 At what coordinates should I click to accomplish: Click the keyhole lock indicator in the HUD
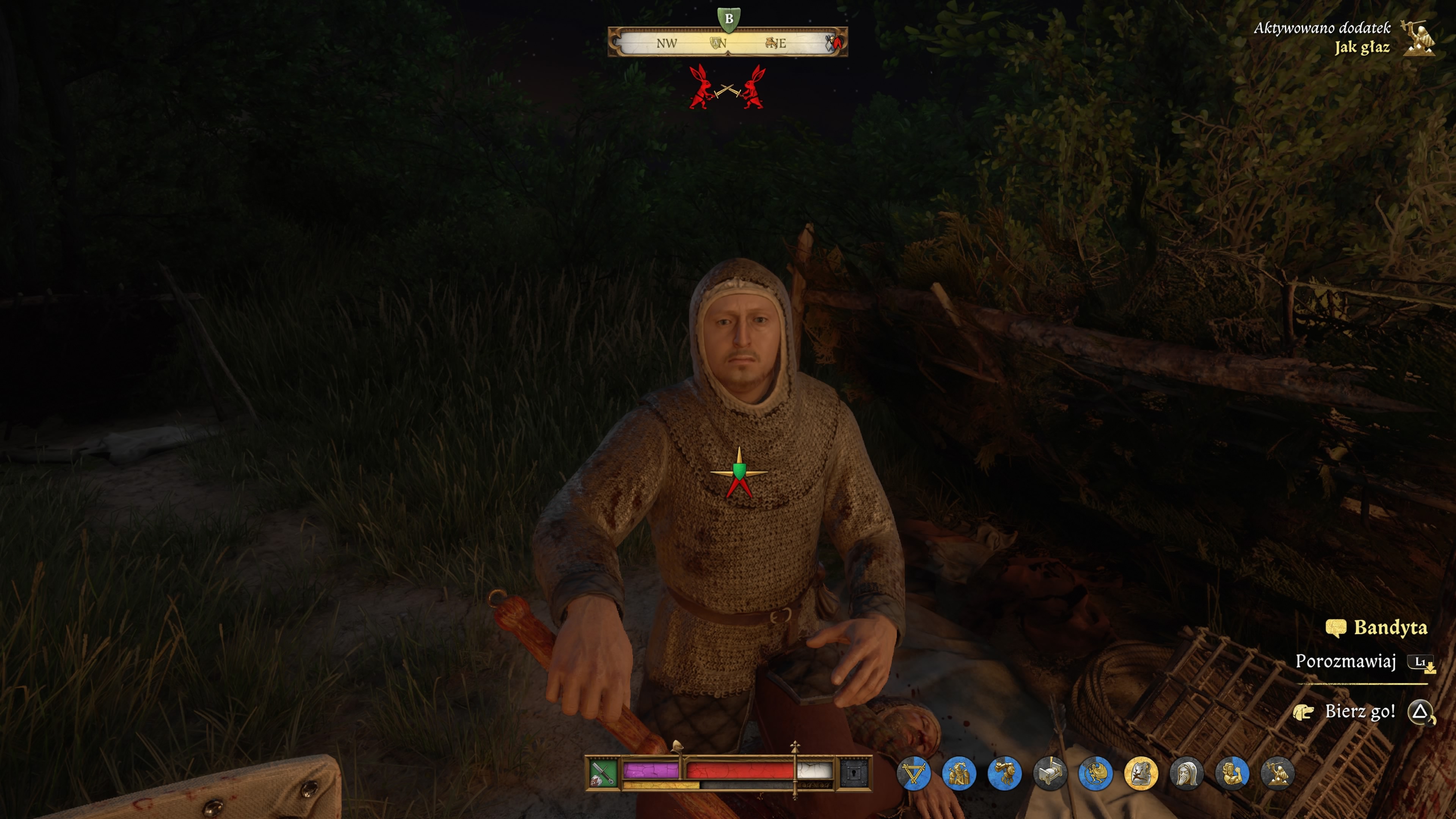[855, 774]
